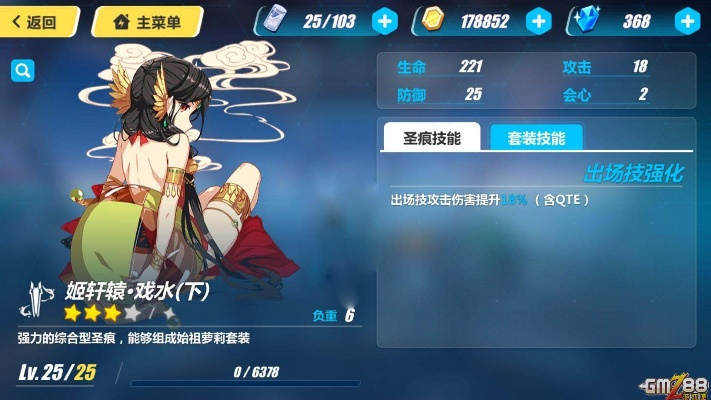Screen dimensions: 711x400
Task: Go back using the 返回 button
Action: coord(36,21)
